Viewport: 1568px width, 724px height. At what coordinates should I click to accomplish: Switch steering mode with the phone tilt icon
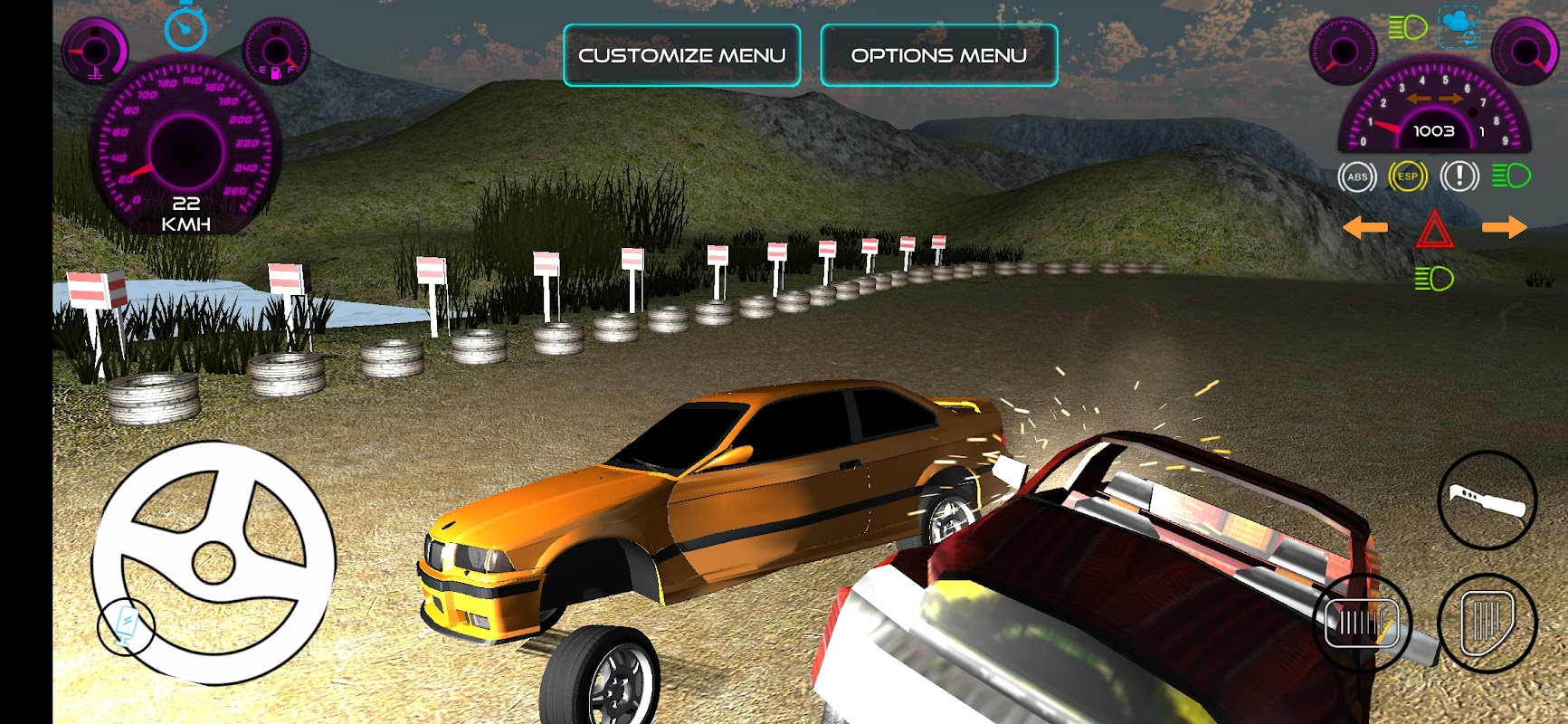tap(126, 625)
